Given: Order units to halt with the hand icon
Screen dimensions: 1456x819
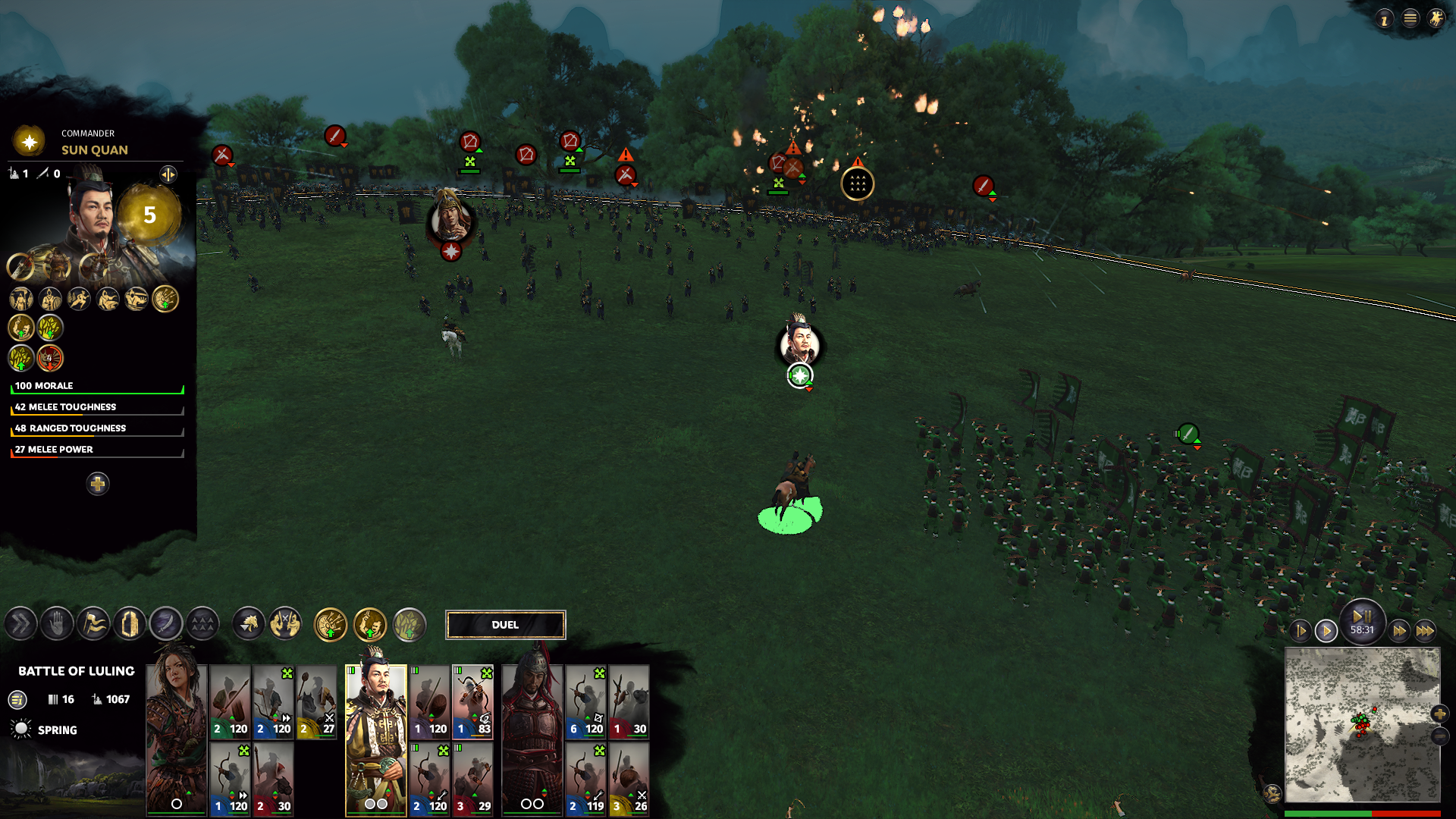Looking at the screenshot, I should [x=57, y=625].
